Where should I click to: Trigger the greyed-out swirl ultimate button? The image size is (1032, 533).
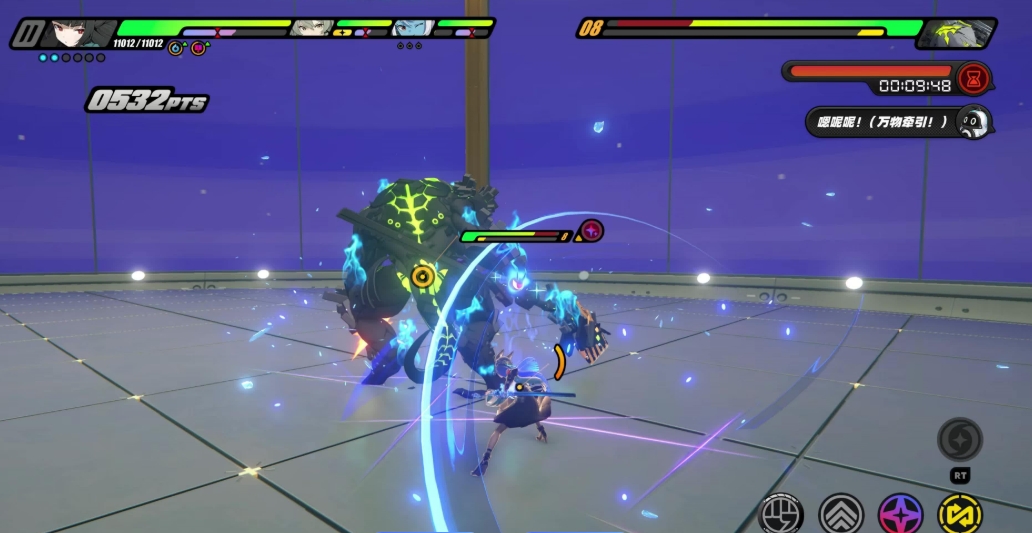(x=960, y=439)
